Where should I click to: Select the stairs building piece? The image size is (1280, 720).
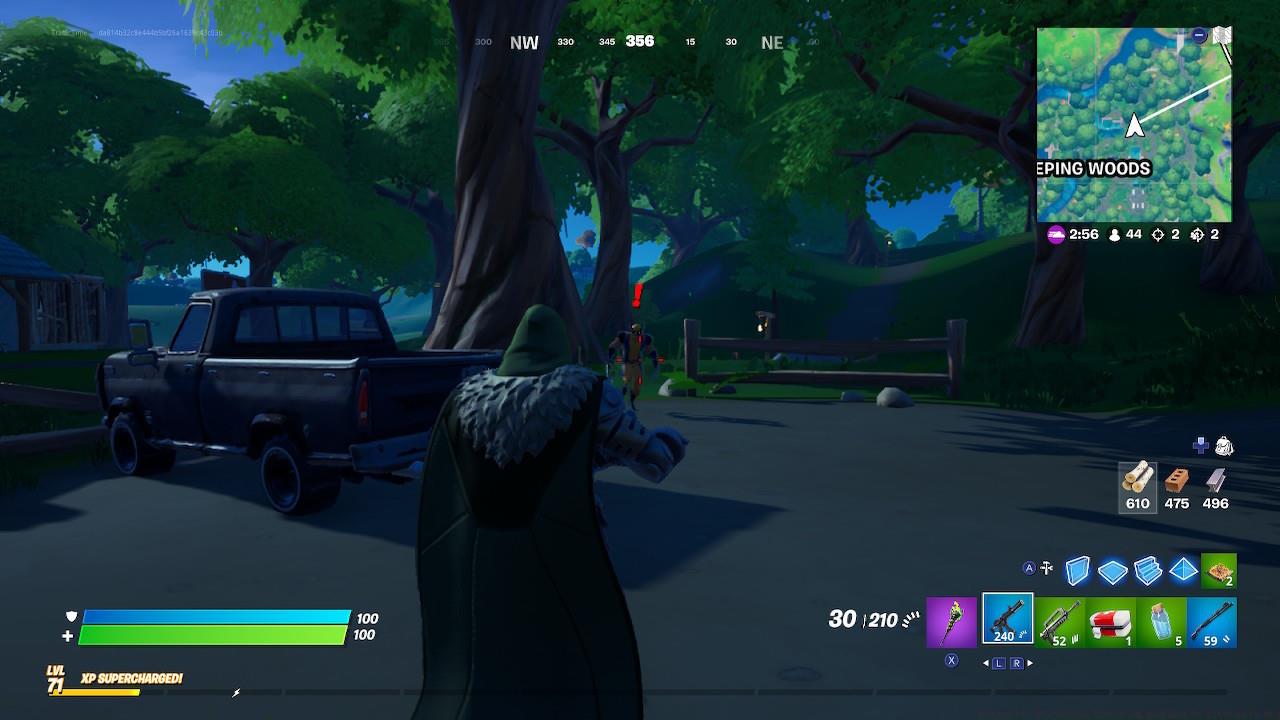click(x=1146, y=570)
